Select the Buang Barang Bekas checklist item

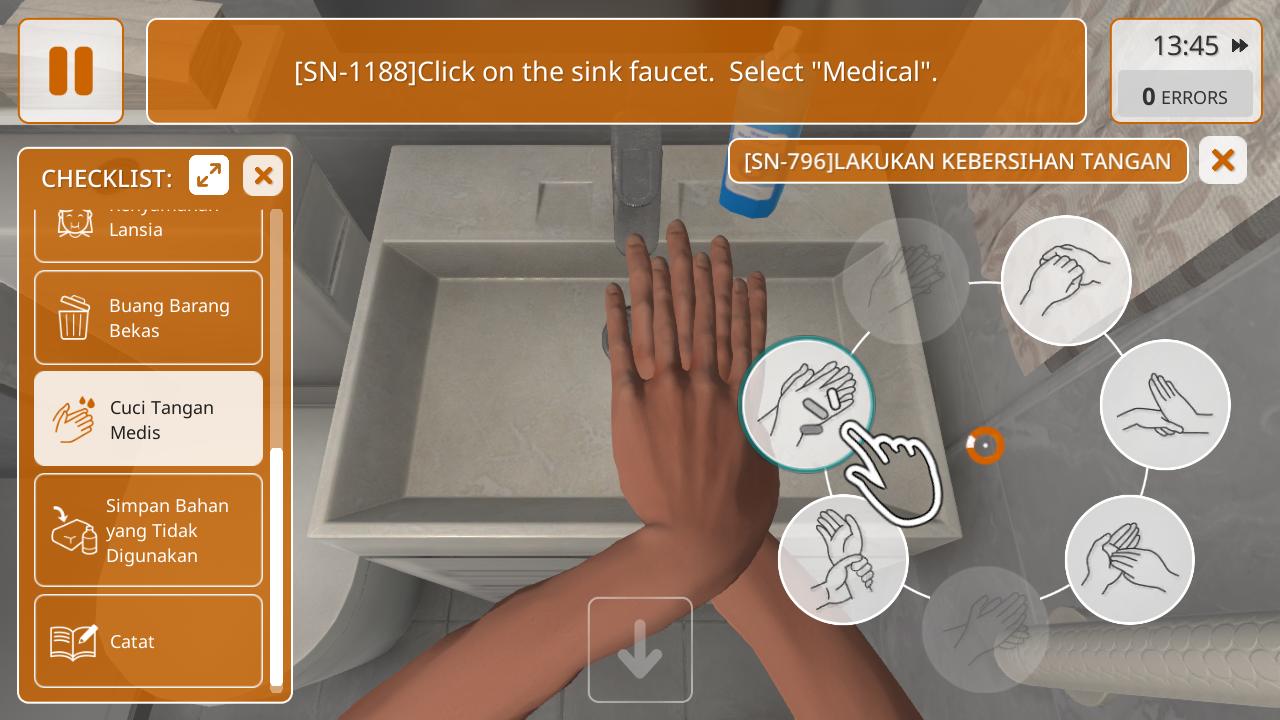coord(148,318)
